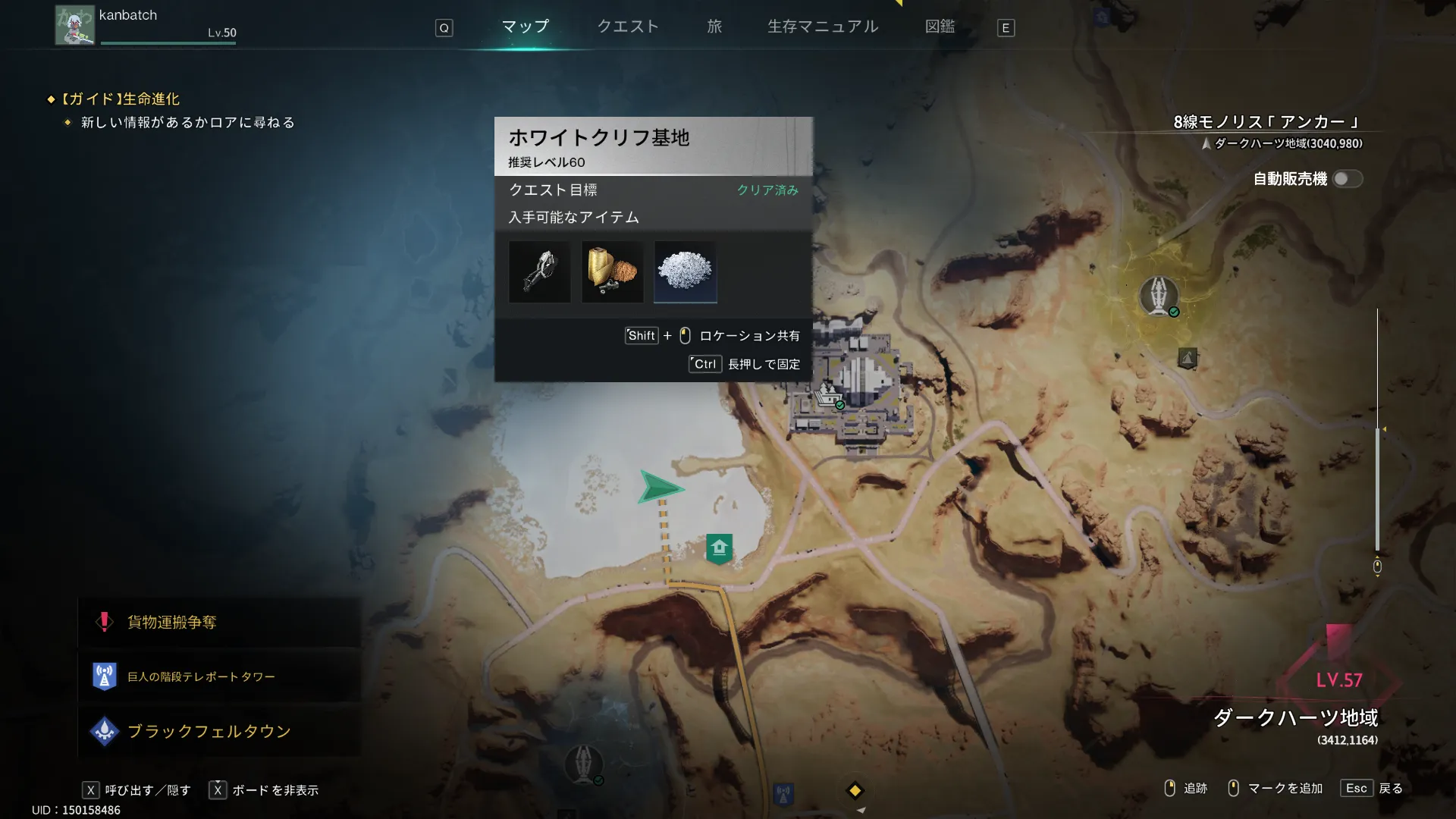Click the ホワイトクリフ基地 marker on the map

pos(829,395)
